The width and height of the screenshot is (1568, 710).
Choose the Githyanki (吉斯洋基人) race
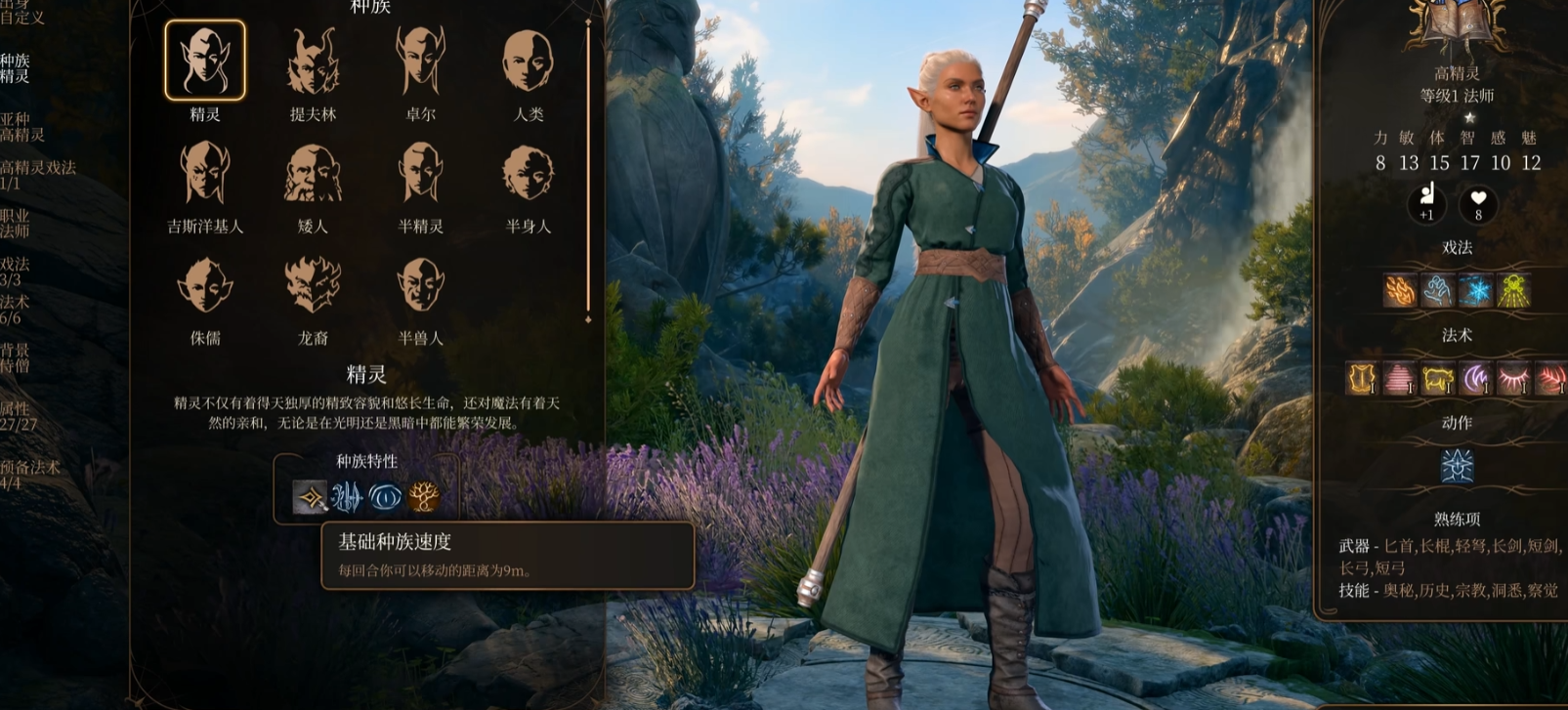pos(205,173)
